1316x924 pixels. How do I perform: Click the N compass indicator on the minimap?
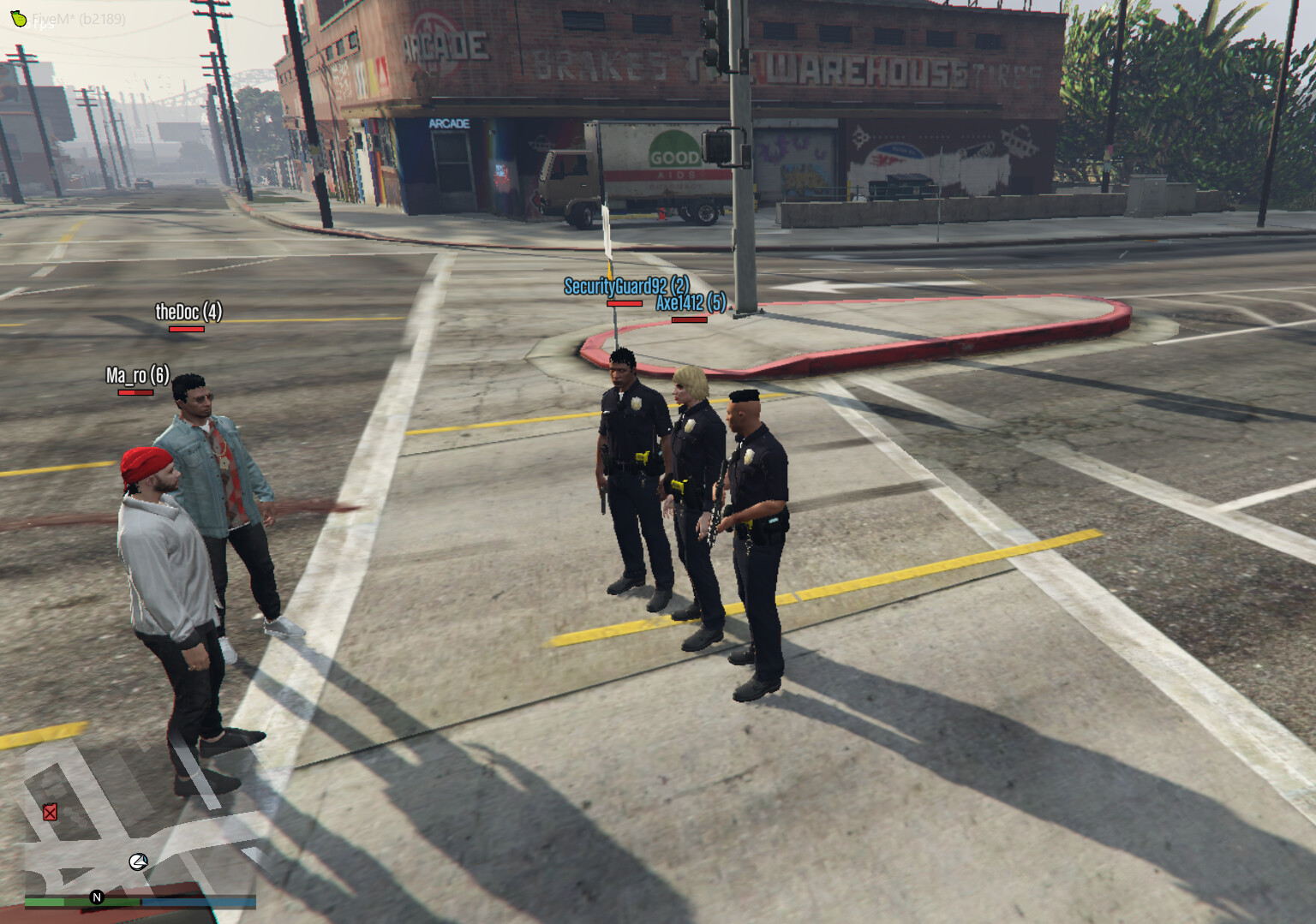[x=97, y=897]
